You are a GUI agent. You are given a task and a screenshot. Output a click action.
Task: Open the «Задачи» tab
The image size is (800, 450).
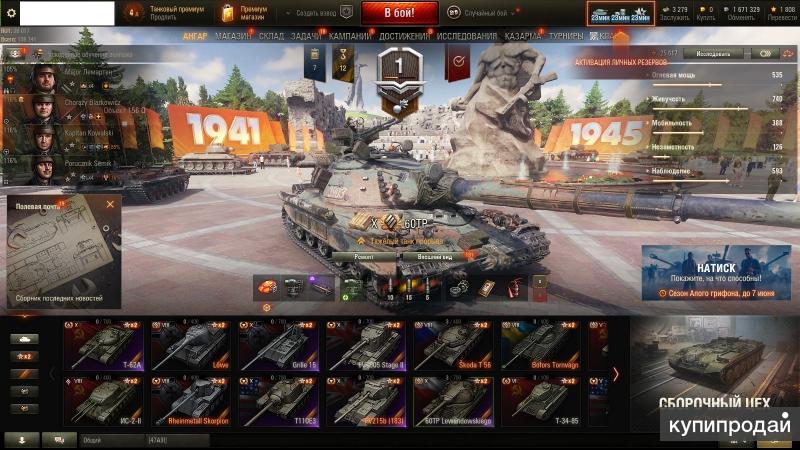pos(307,36)
